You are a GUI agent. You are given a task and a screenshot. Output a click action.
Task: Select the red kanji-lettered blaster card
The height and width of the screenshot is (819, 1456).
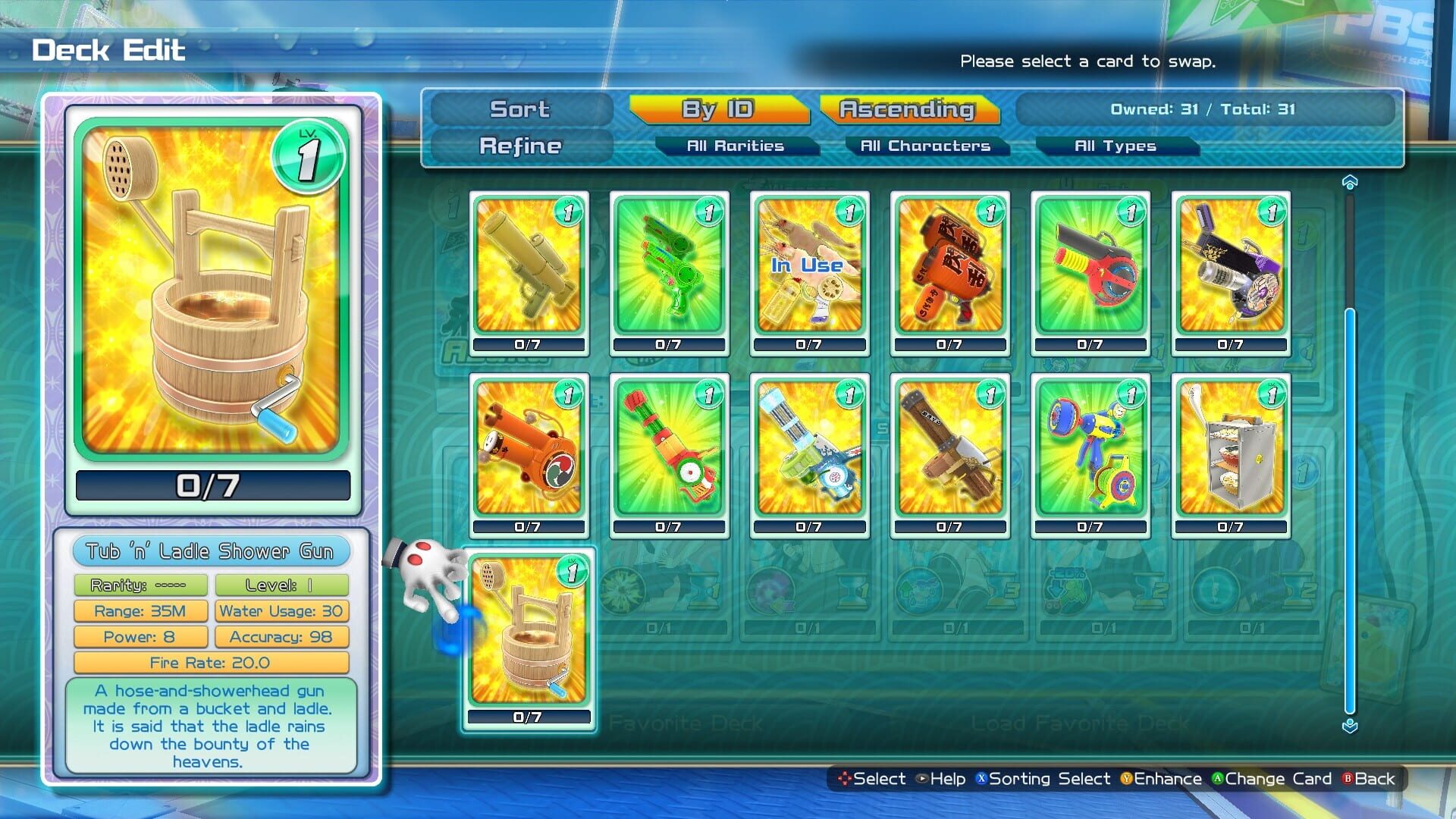pyautogui.click(x=949, y=269)
